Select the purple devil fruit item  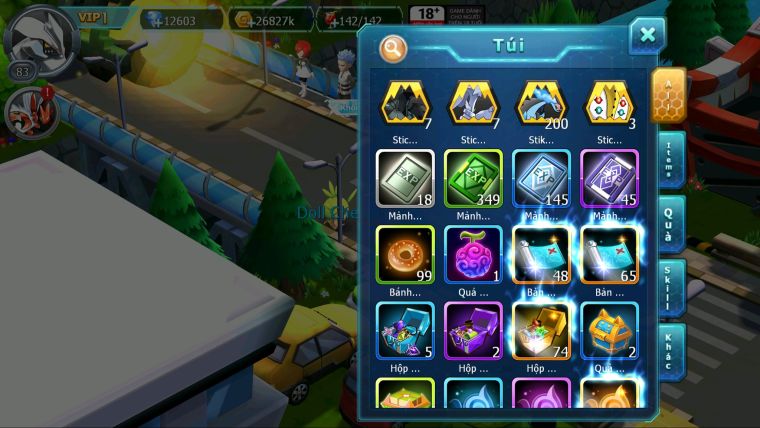pos(473,254)
